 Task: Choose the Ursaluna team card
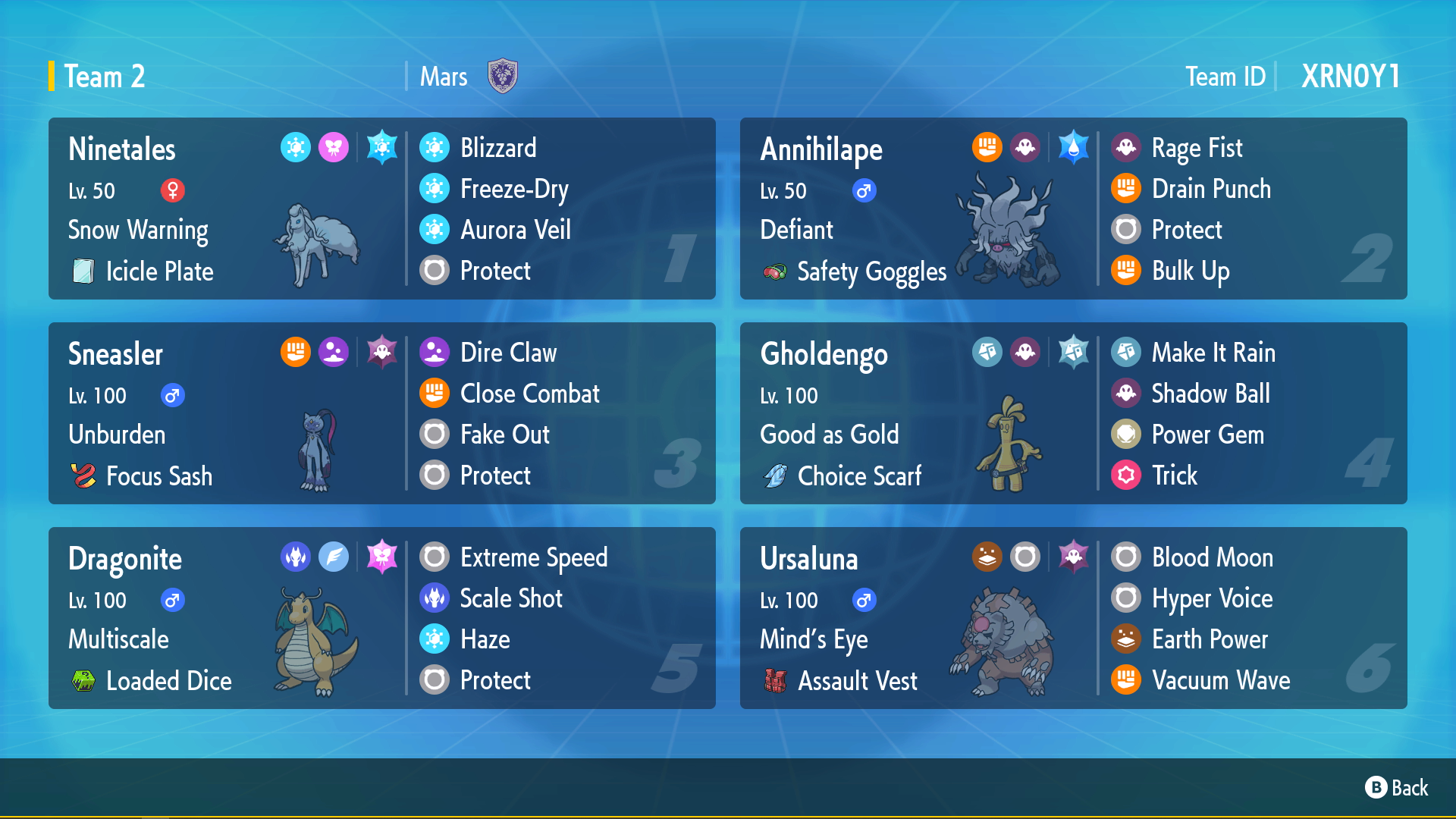1073,618
